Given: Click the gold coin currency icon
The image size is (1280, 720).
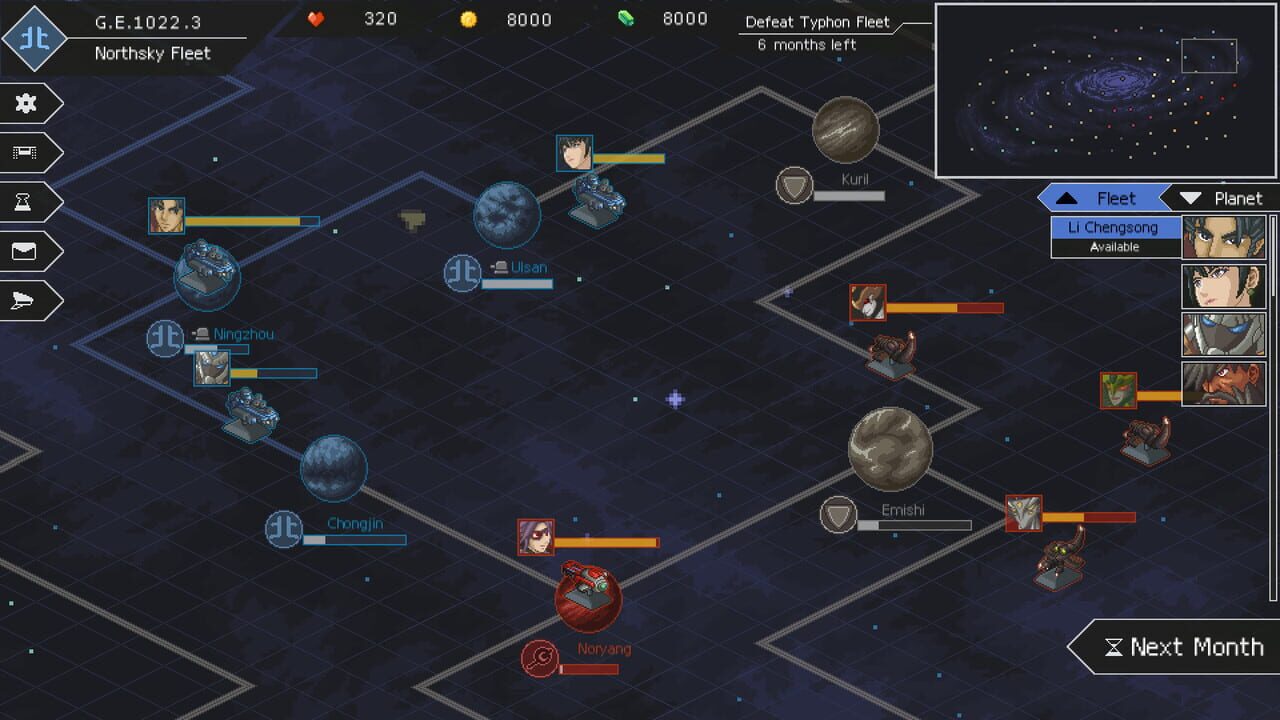Looking at the screenshot, I should point(468,18).
